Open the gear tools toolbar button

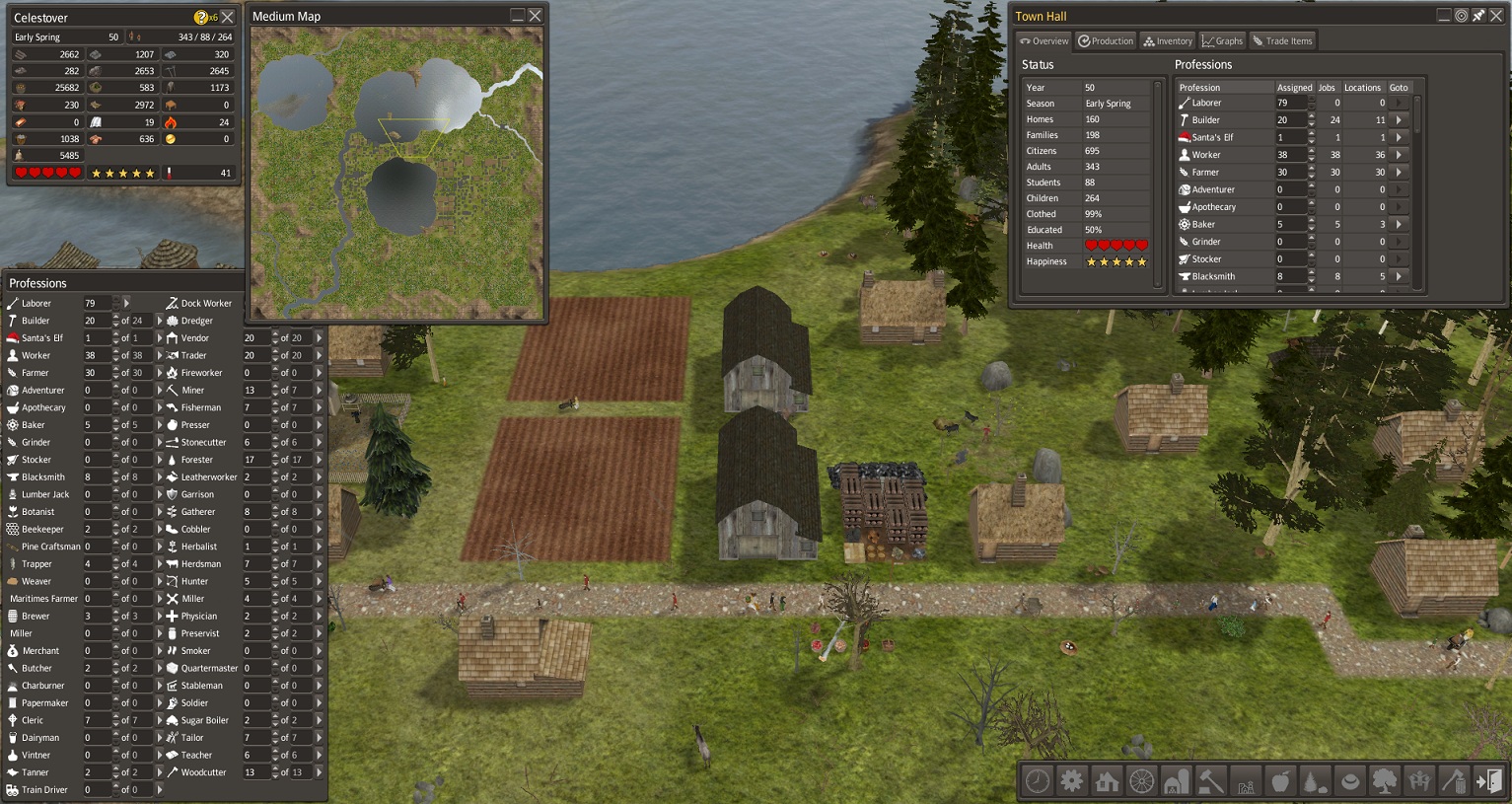pos(1072,781)
